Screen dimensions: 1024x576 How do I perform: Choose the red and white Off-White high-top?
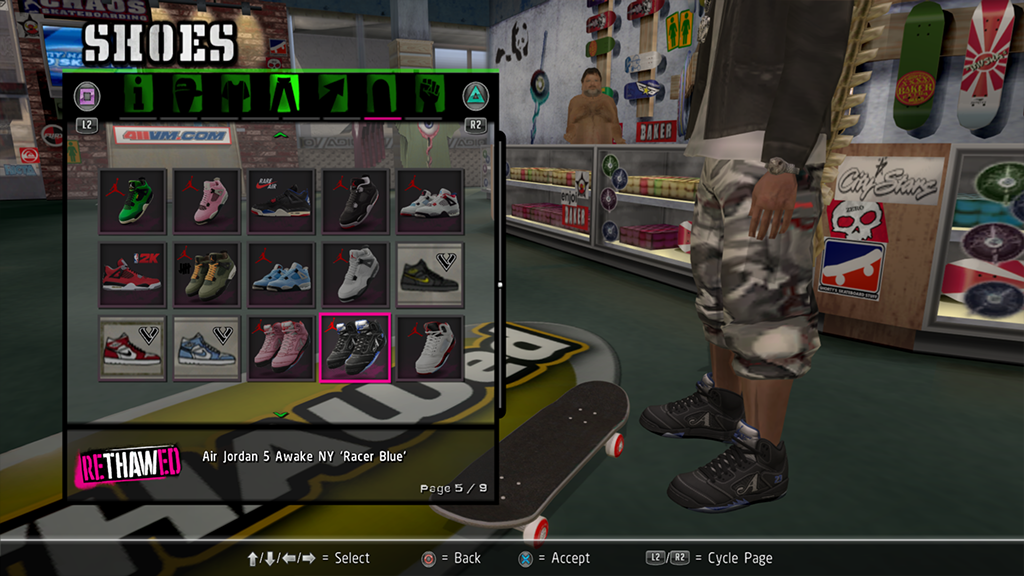tap(133, 348)
